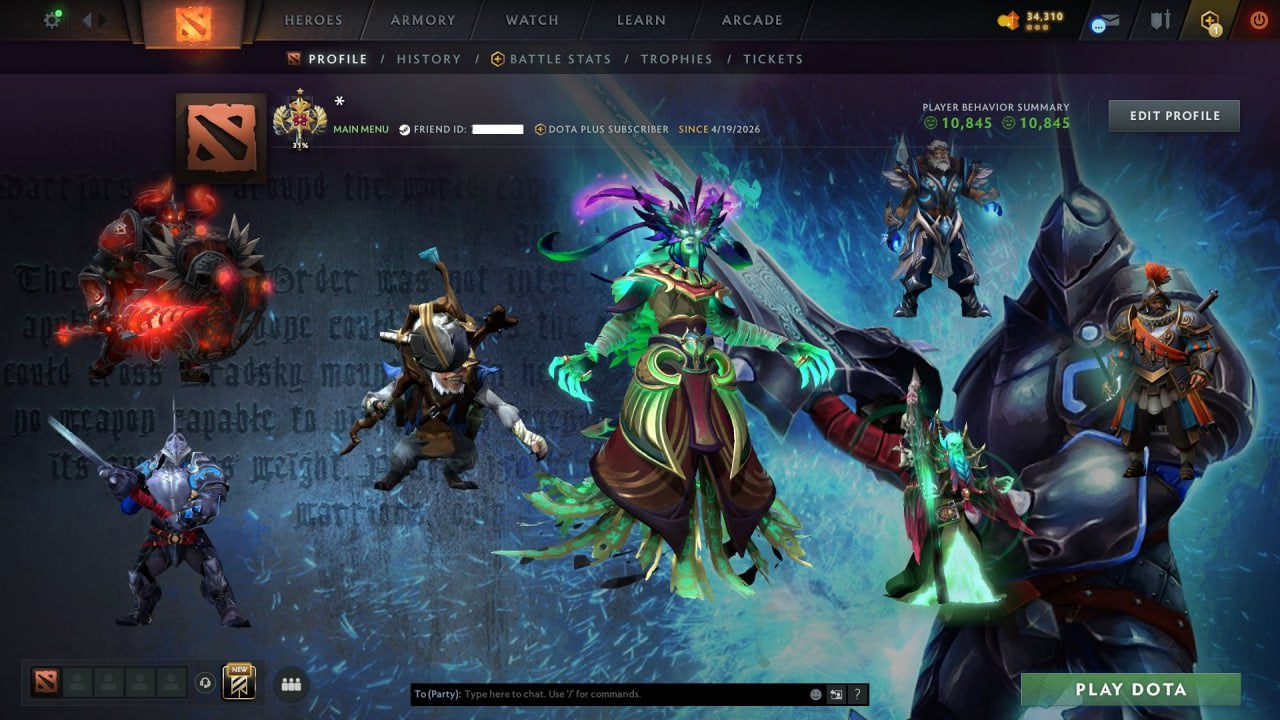Open the settings gear menu
This screenshot has height=720, width=1280.
tap(52, 17)
